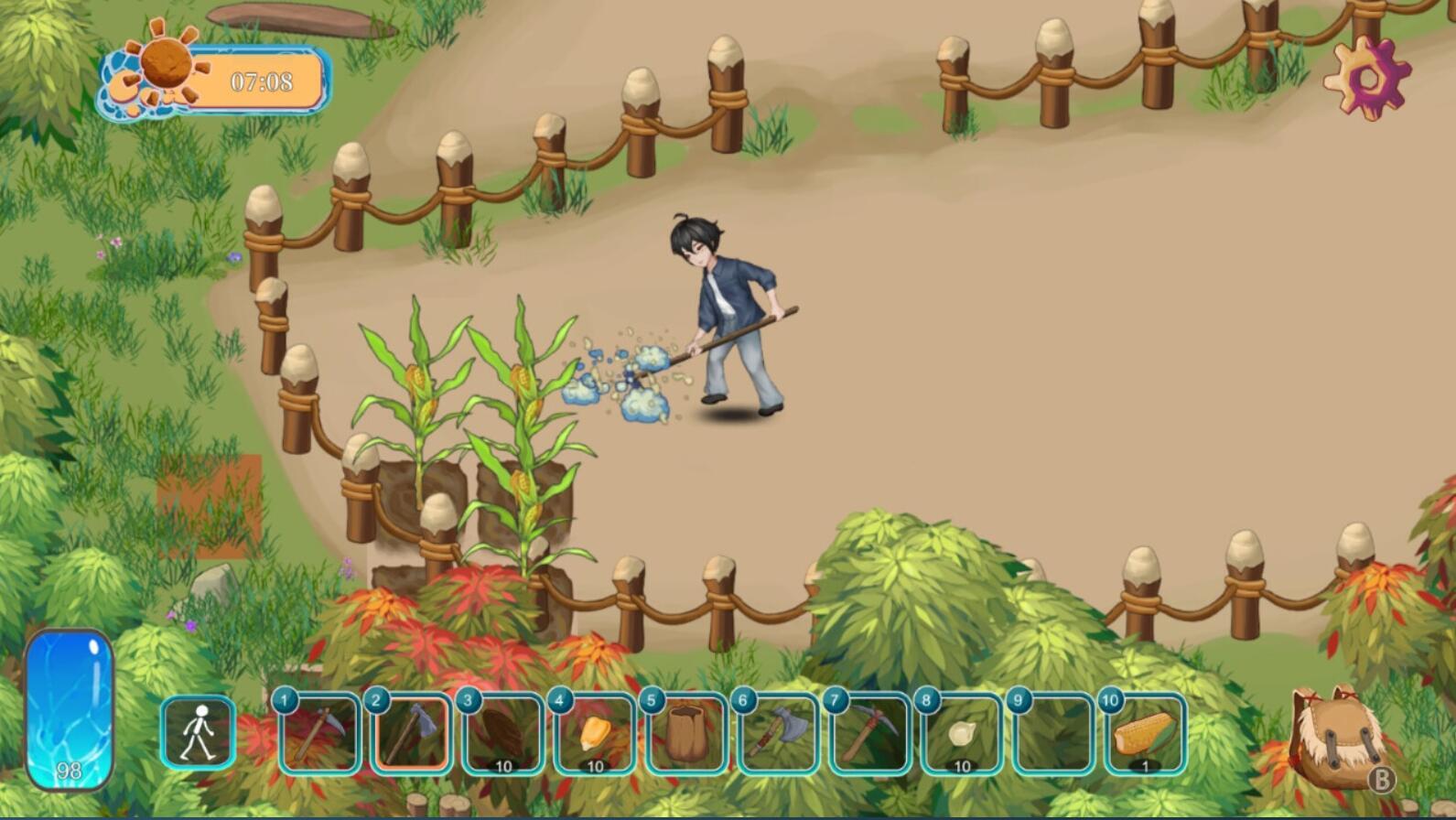Select the white seeds in slot 8
The width and height of the screenshot is (1456, 820).
pyautogui.click(x=960, y=737)
